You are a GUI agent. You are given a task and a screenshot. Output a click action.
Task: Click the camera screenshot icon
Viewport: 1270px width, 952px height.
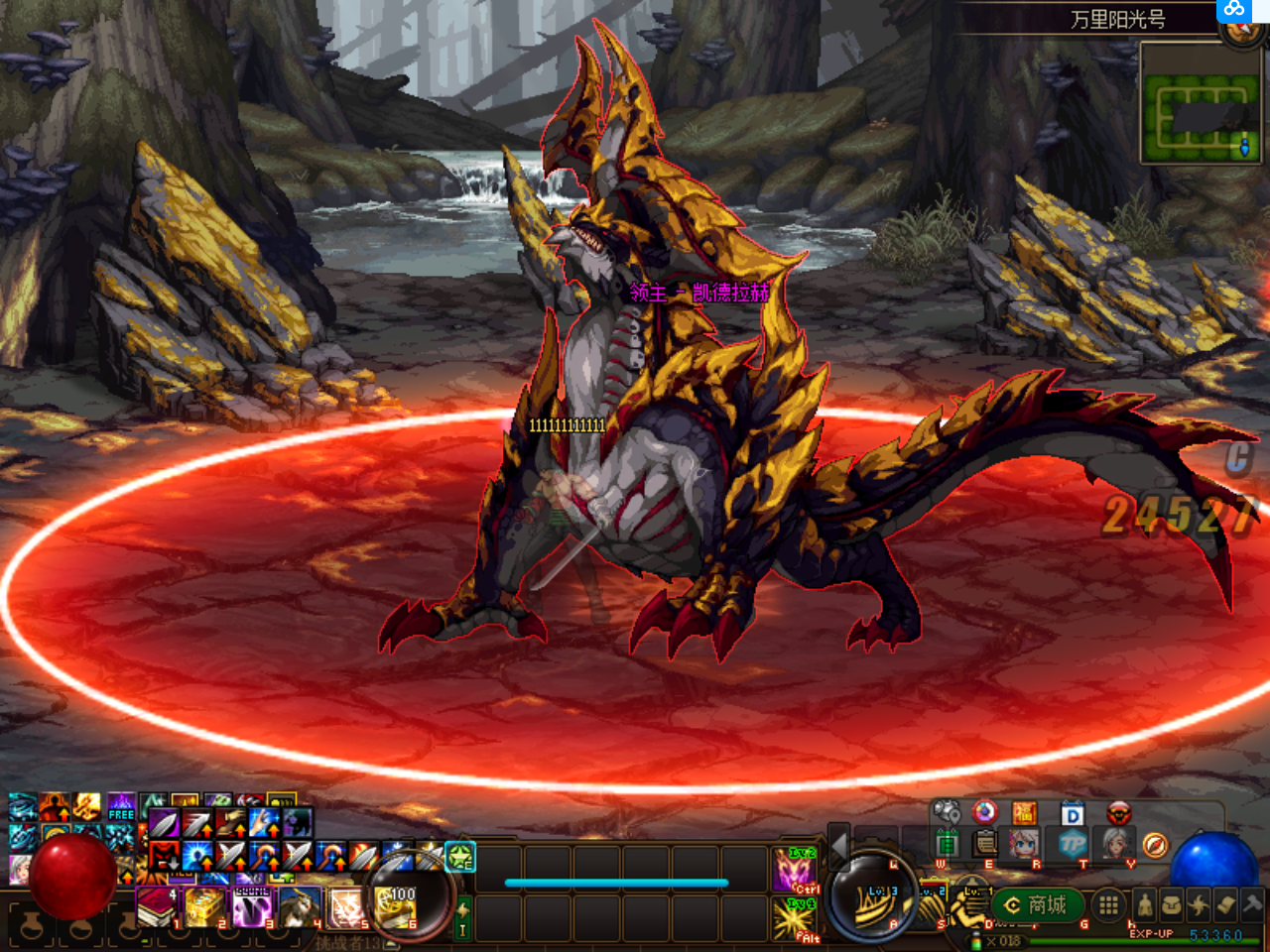point(946,812)
